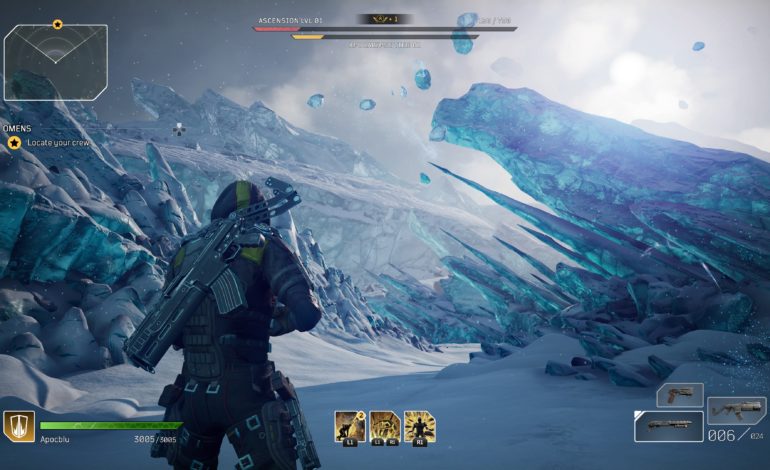Use the third ability icon labelled R1
Screen dimensions: 770x470
(x=420, y=426)
